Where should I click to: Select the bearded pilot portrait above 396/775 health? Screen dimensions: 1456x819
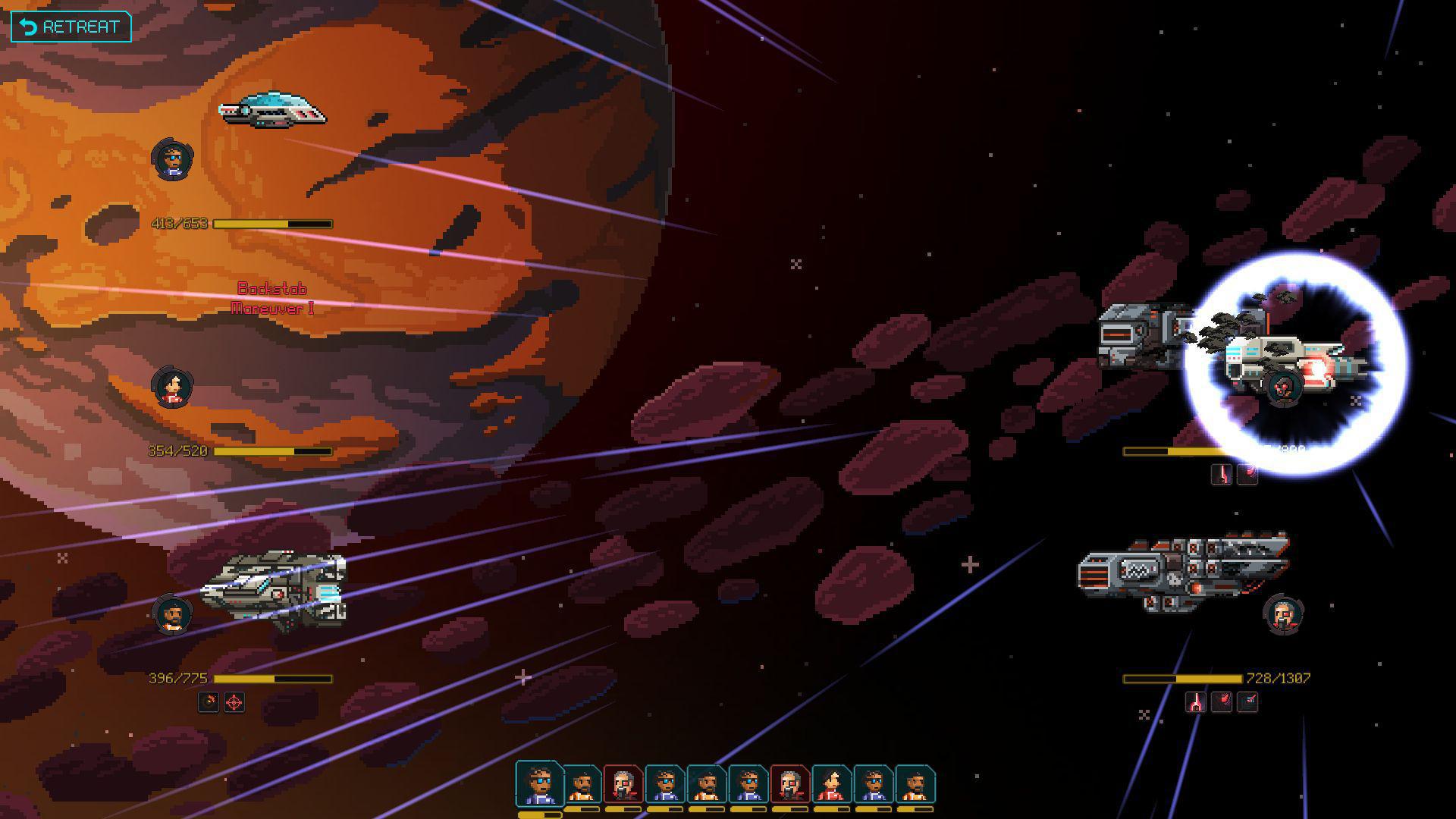pyautogui.click(x=172, y=613)
